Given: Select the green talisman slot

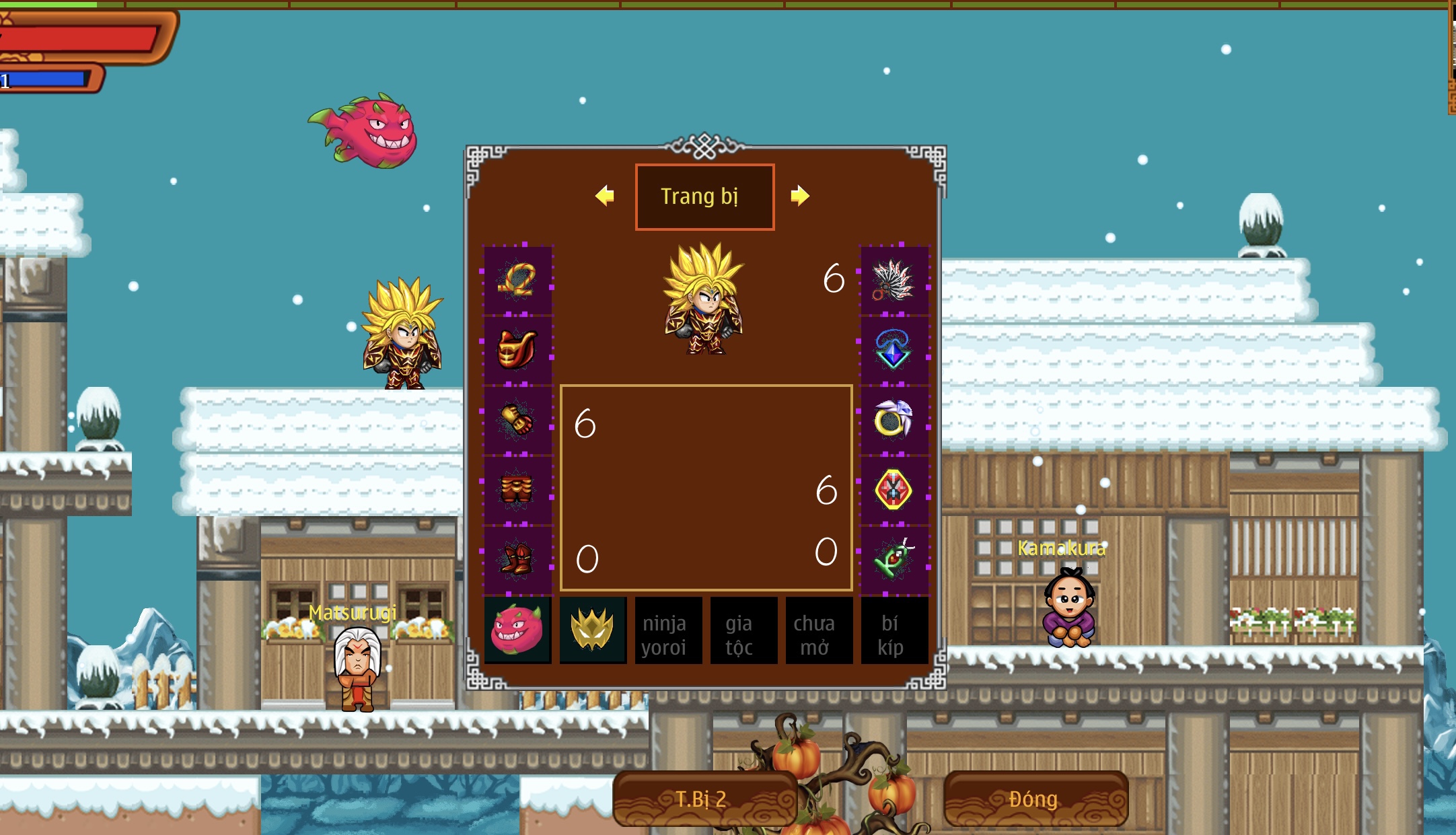Looking at the screenshot, I should click(x=894, y=559).
